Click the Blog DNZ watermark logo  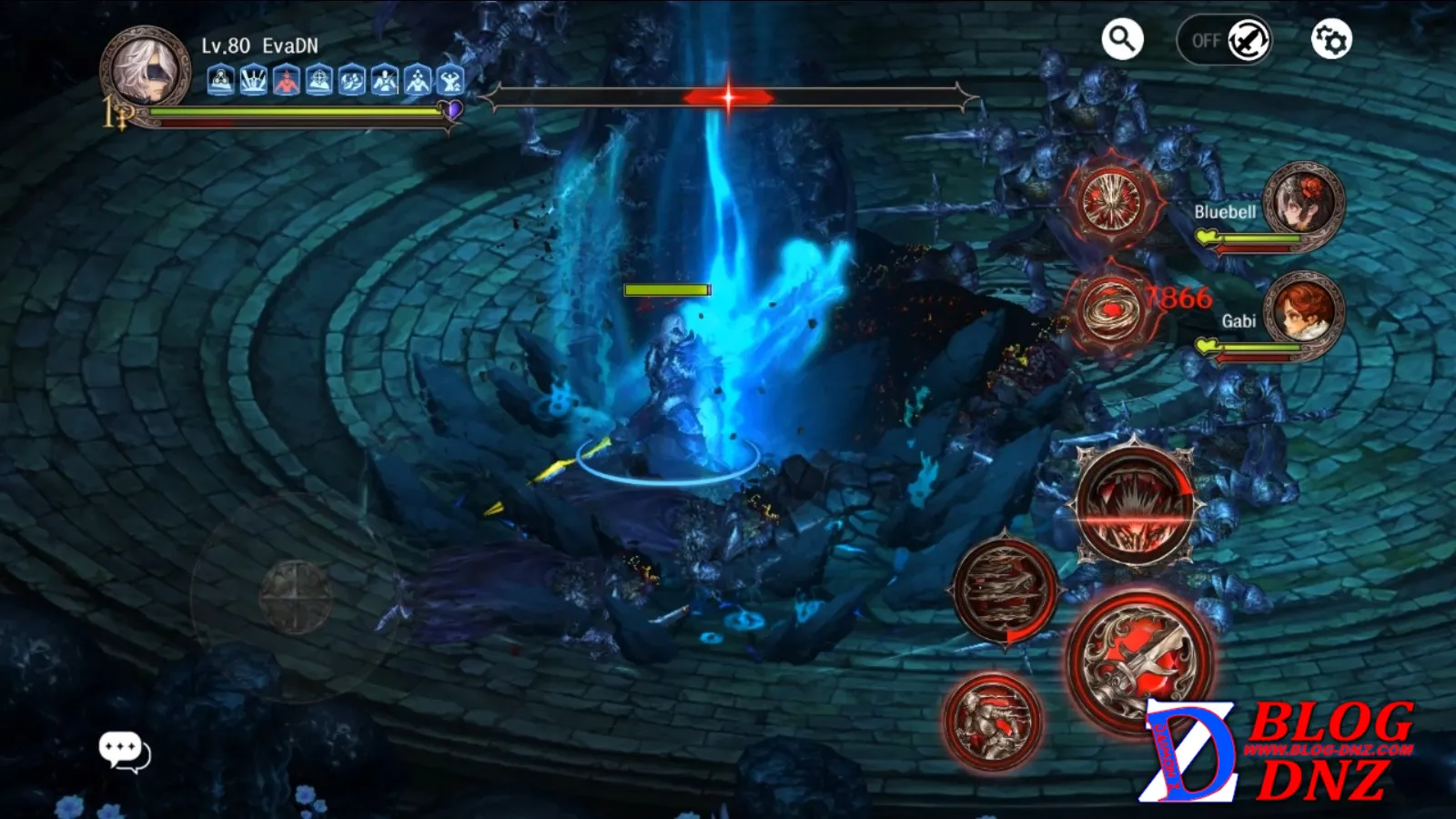click(x=1279, y=752)
